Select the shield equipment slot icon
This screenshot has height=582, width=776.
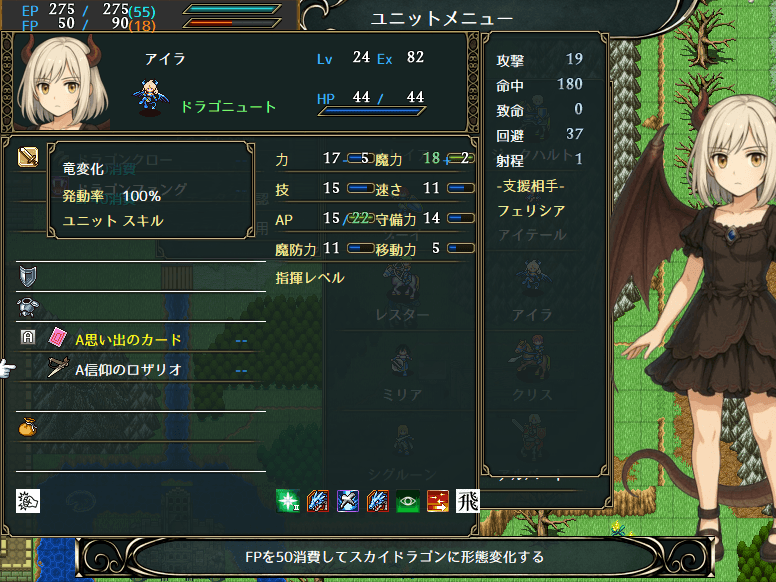(27, 276)
